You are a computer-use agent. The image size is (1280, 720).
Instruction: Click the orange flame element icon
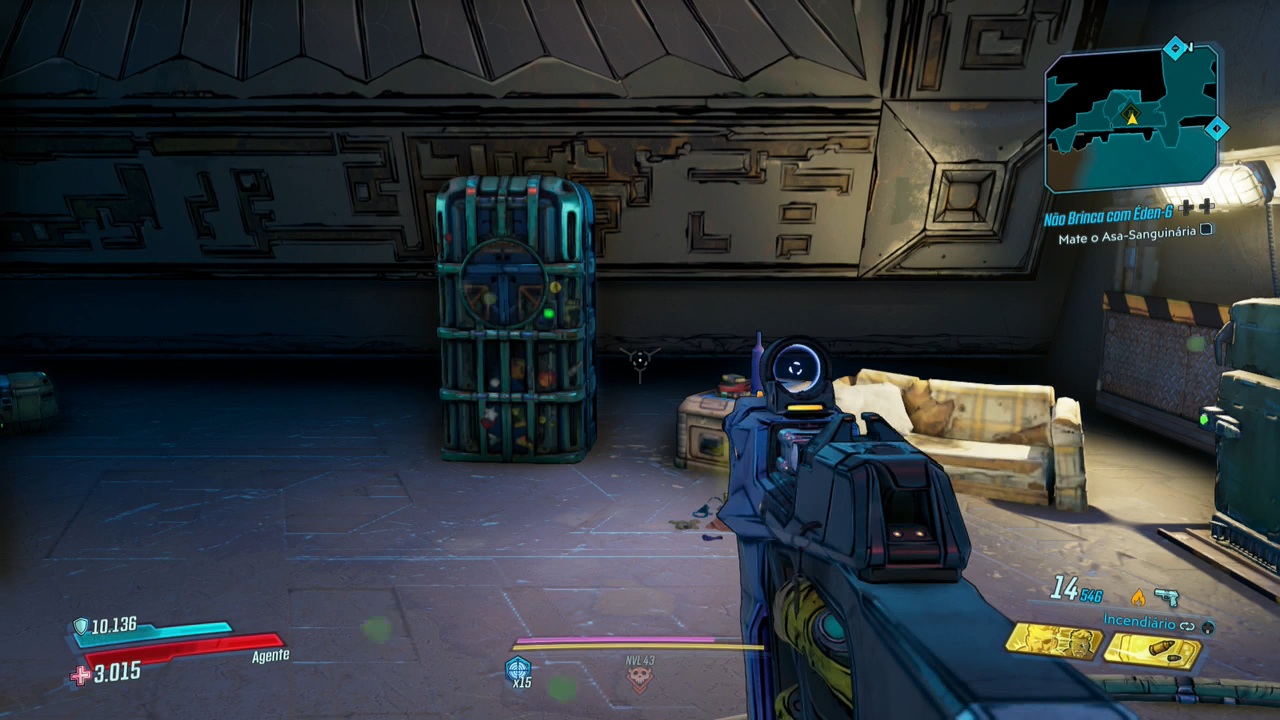click(1137, 597)
